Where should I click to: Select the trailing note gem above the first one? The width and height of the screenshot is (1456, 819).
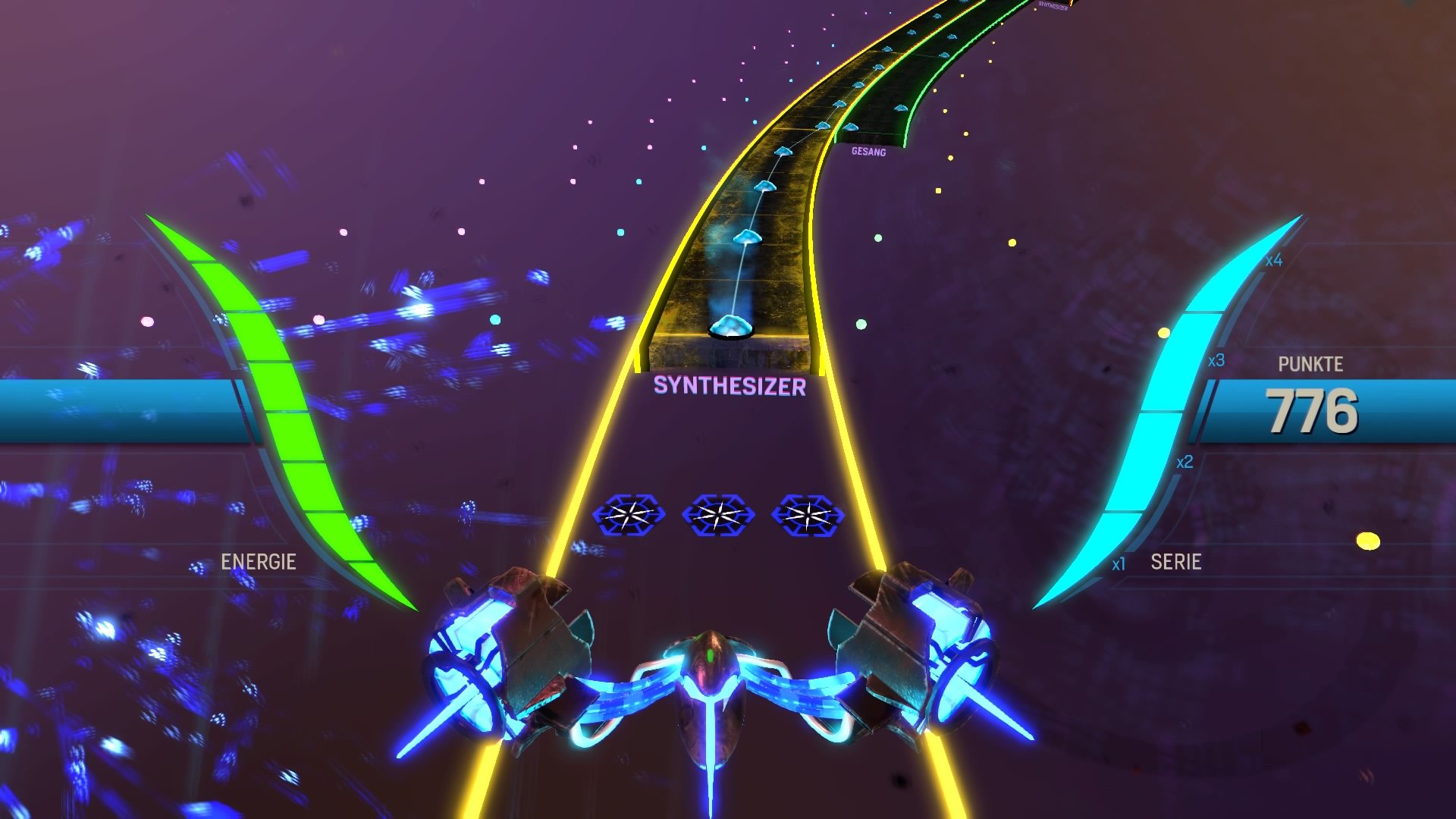(x=748, y=237)
